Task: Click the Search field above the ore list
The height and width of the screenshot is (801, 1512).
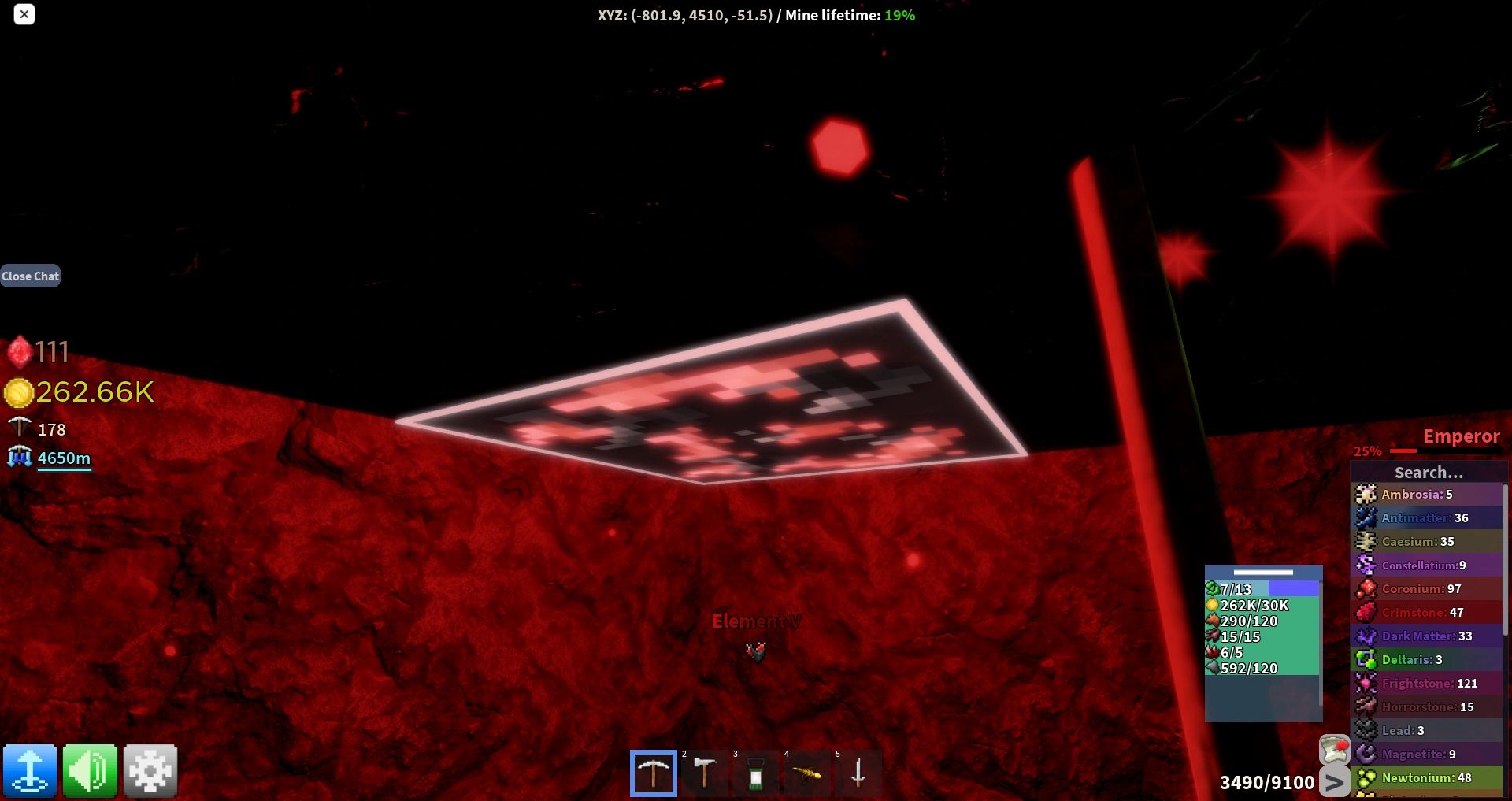Action: coord(1428,472)
